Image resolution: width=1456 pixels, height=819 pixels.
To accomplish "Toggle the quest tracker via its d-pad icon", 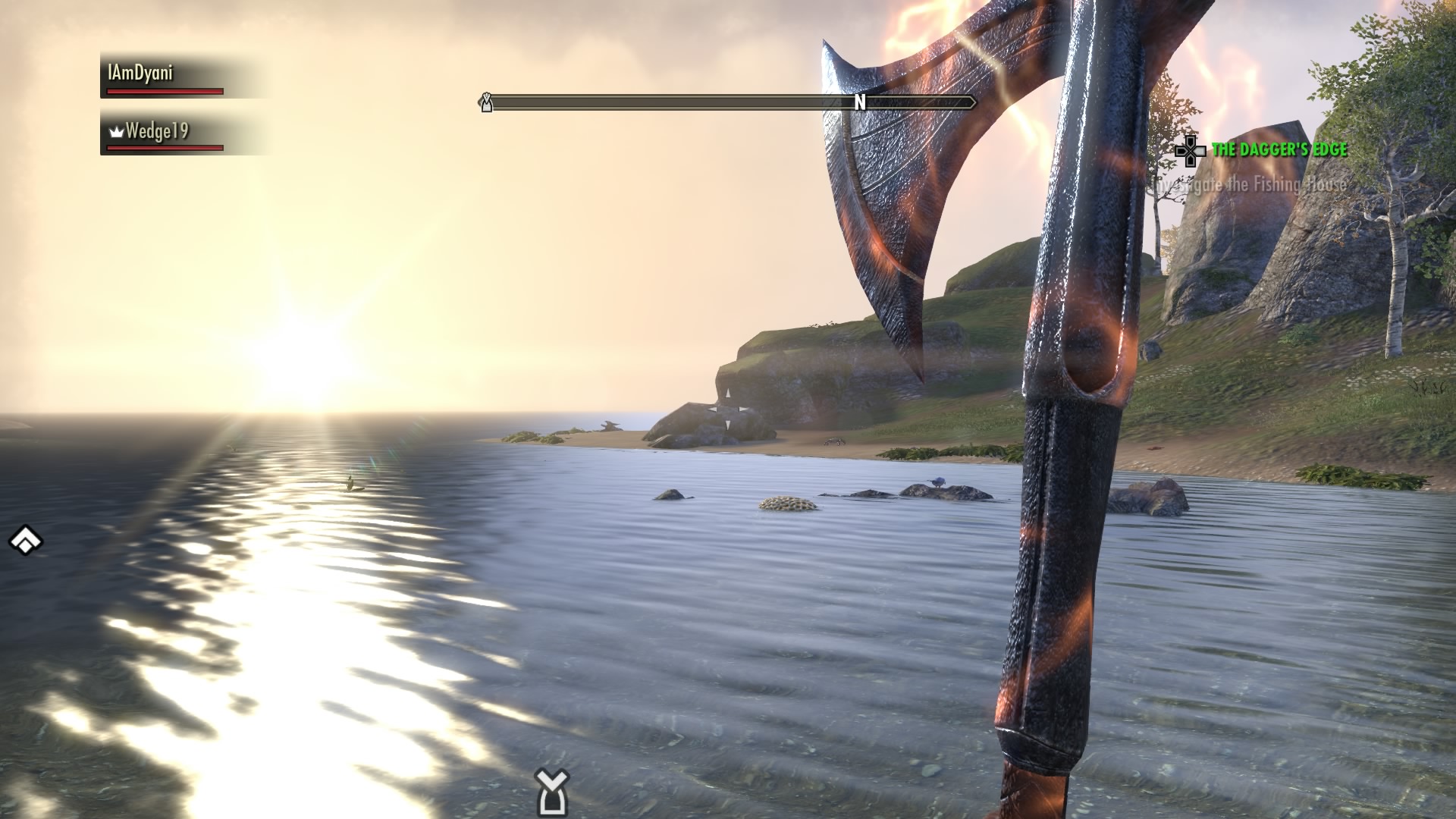I will (1191, 152).
